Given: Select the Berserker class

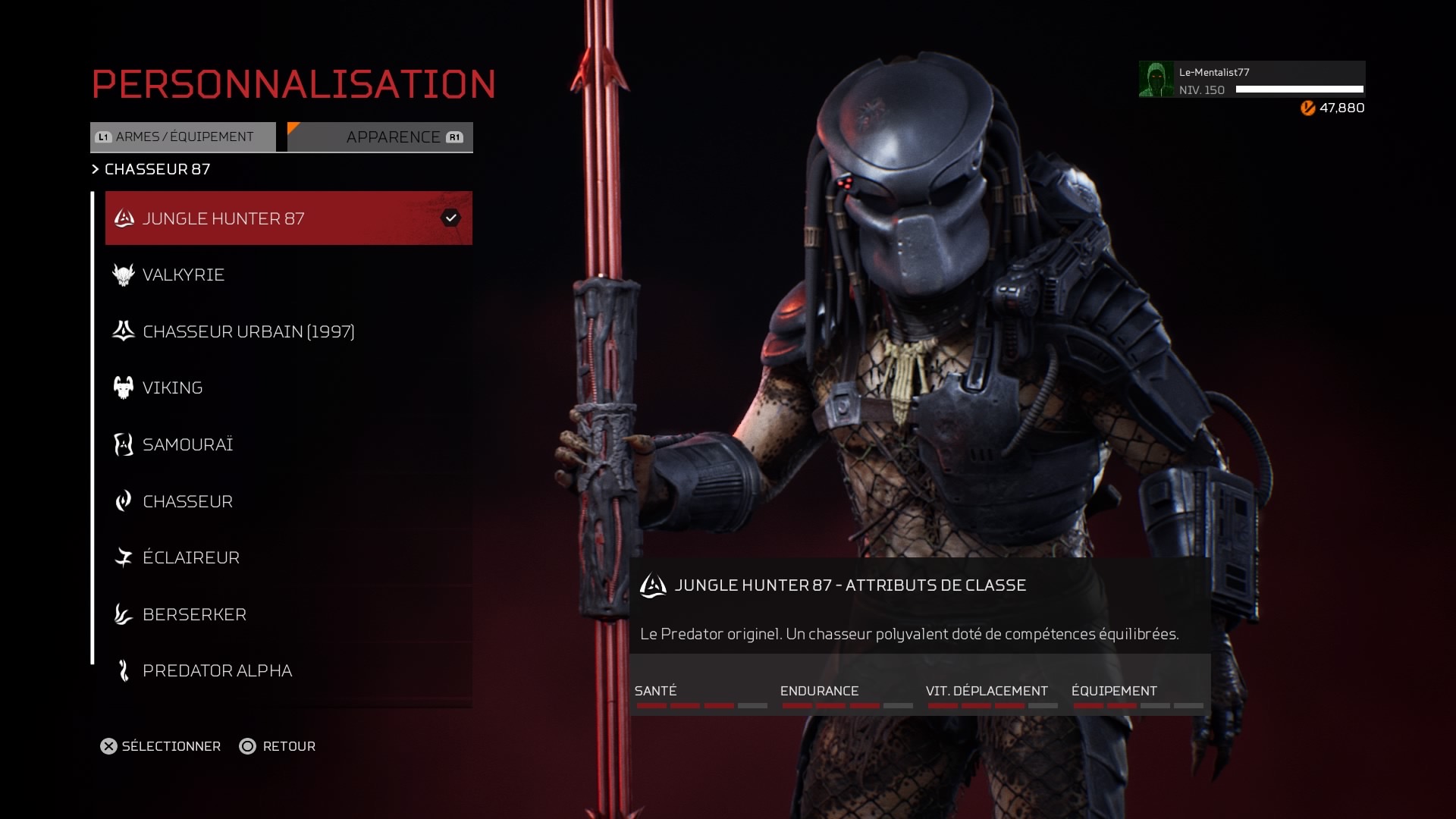Looking at the screenshot, I should pyautogui.click(x=288, y=614).
